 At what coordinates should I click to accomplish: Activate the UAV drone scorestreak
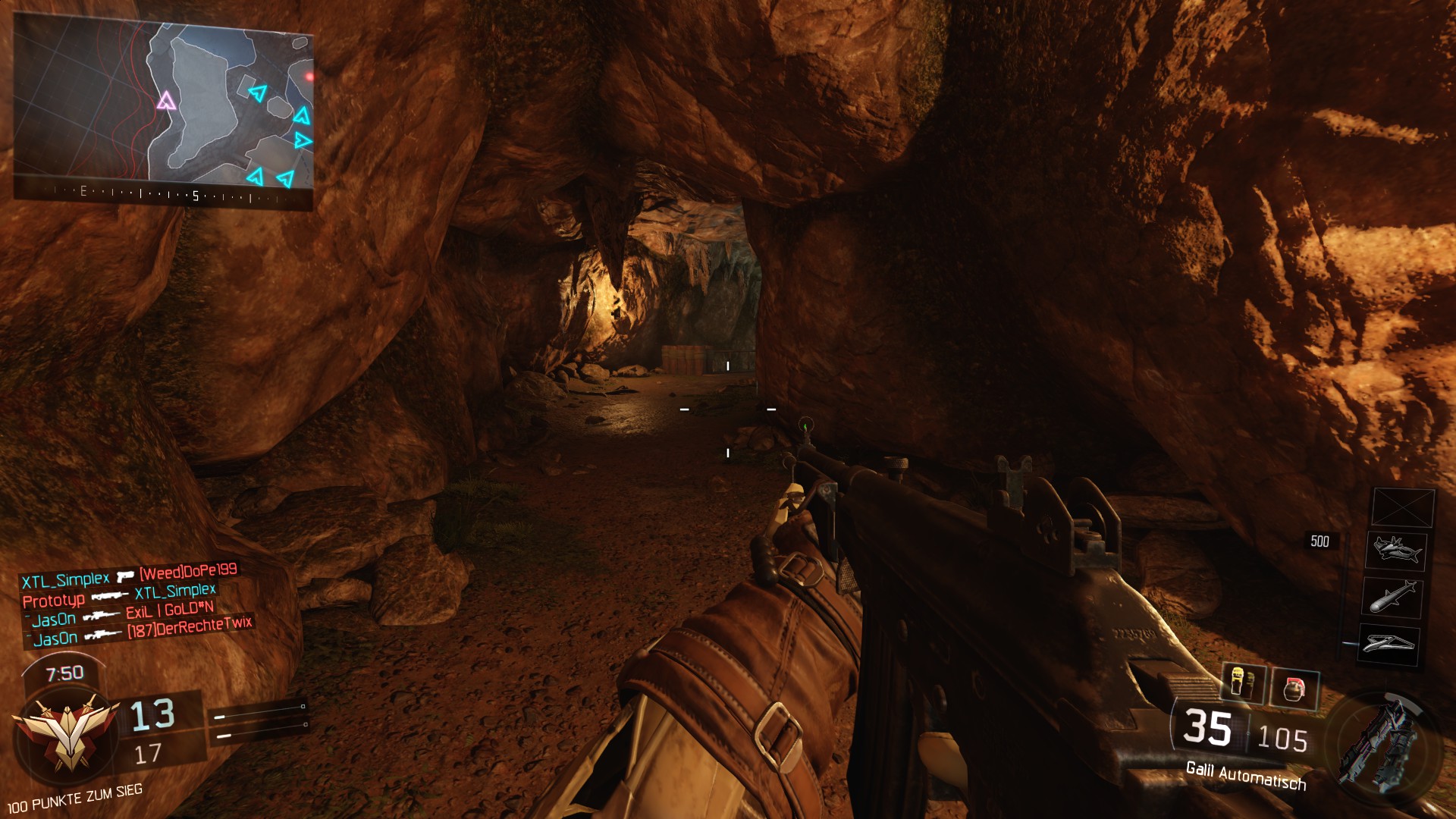(1389, 644)
